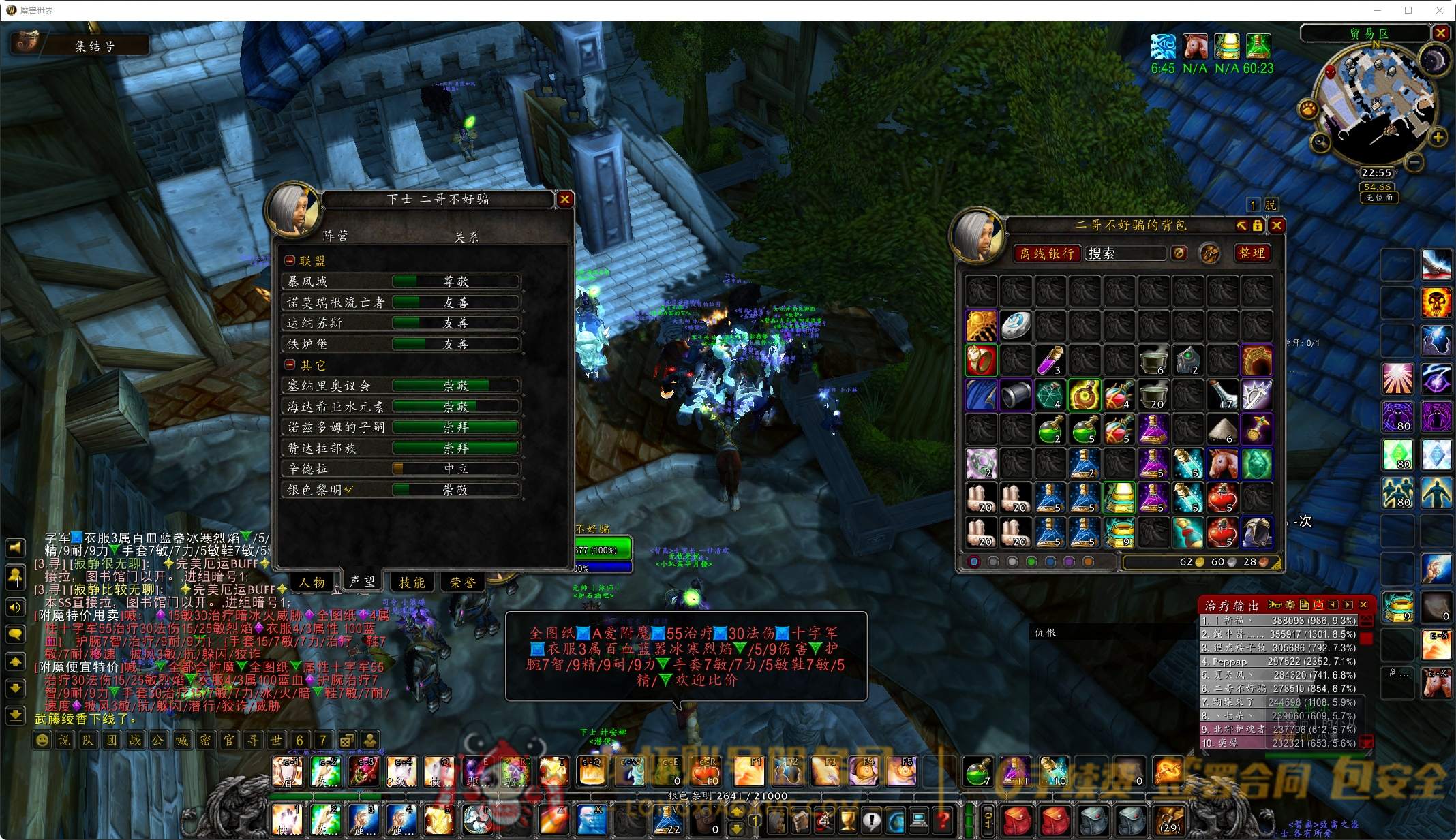
Task: Zoom in the minimap
Action: tap(1438, 138)
